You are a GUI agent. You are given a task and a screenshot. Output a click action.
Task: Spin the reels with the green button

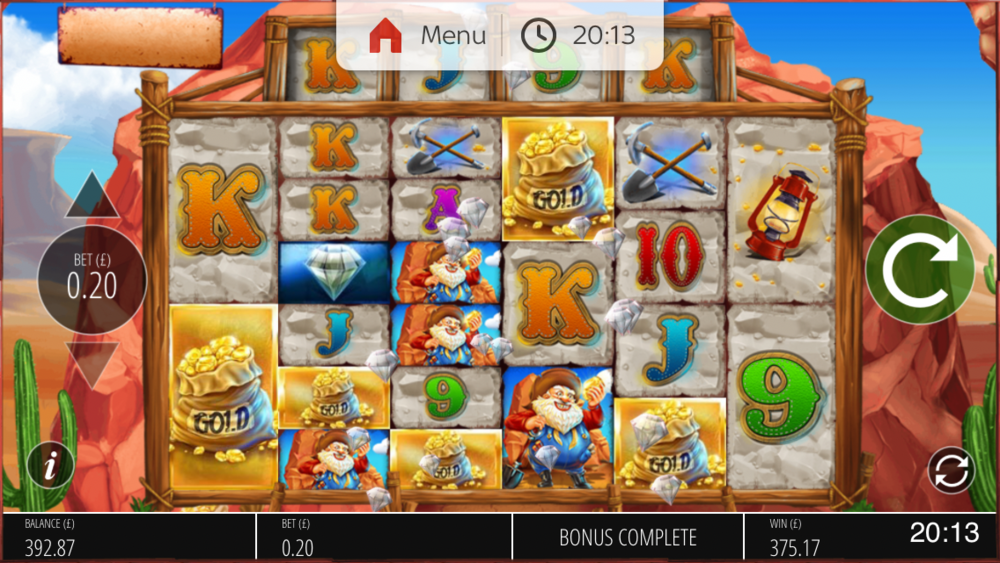pos(919,270)
